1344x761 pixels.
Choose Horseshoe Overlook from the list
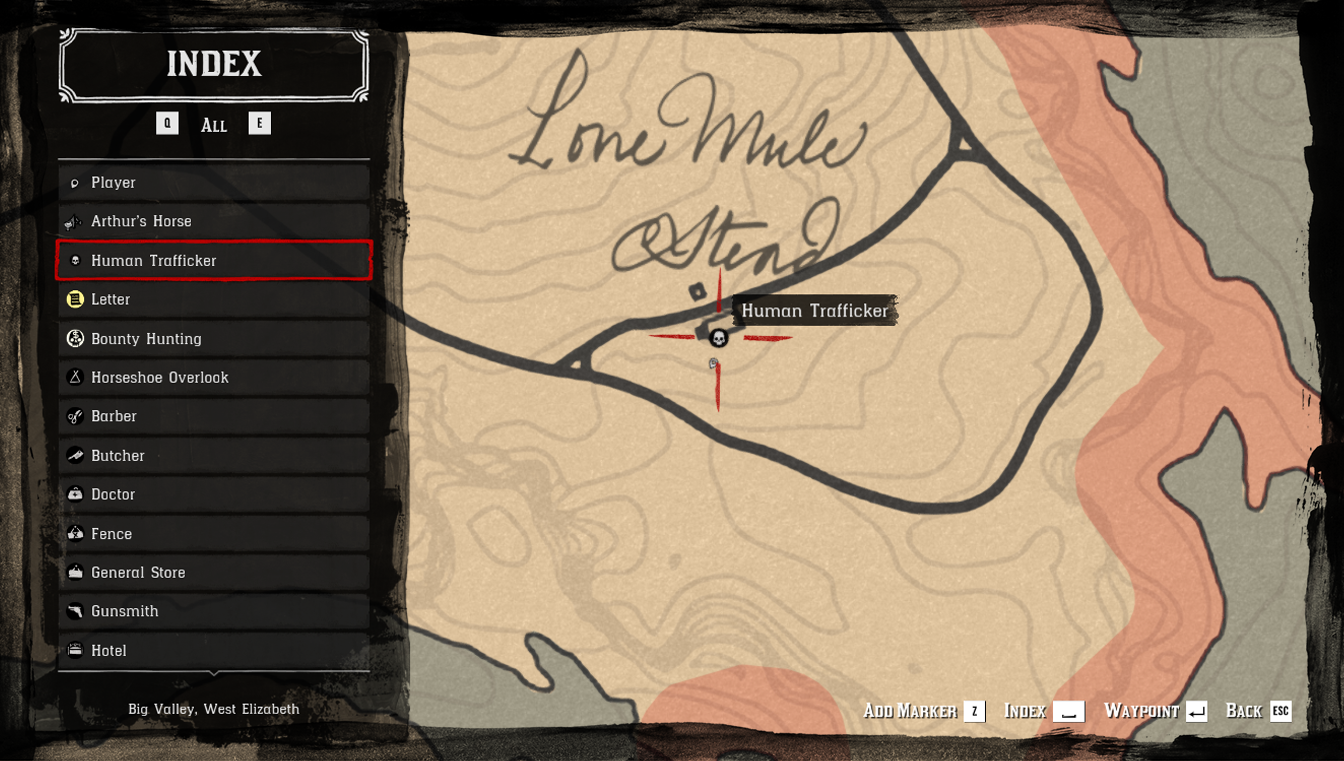(213, 378)
